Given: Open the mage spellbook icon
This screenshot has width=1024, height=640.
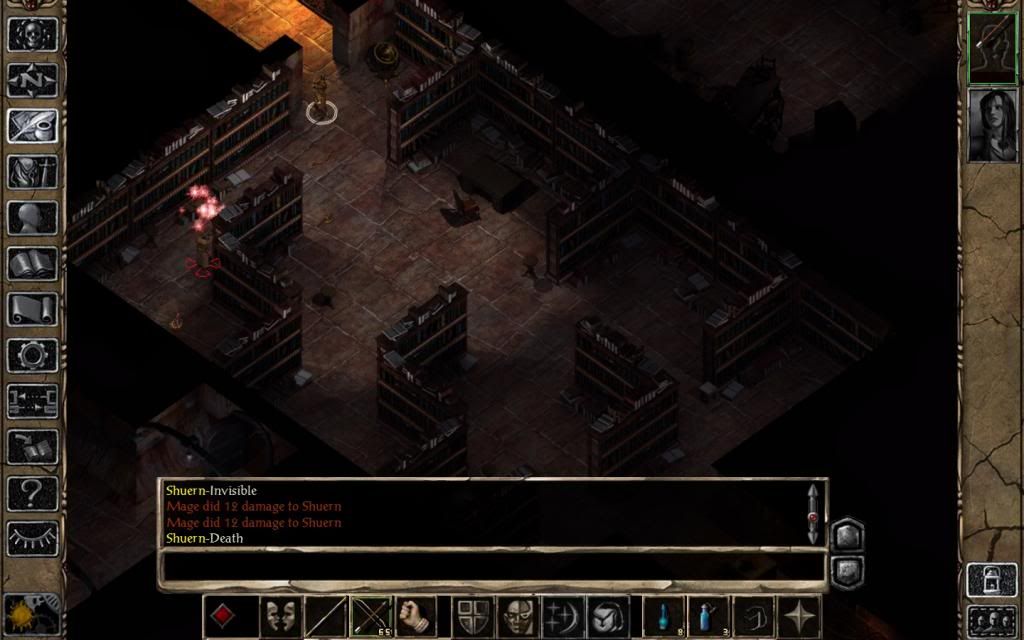Looking at the screenshot, I should tap(32, 263).
